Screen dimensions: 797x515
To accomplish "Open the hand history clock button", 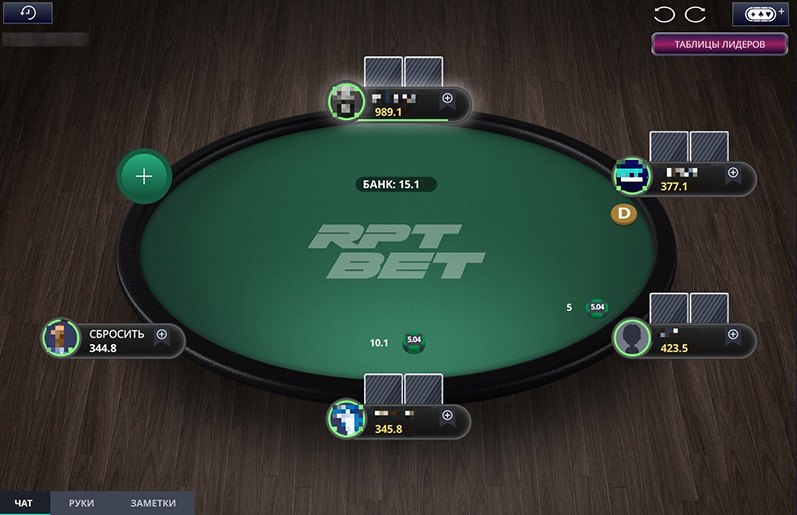I will (27, 13).
